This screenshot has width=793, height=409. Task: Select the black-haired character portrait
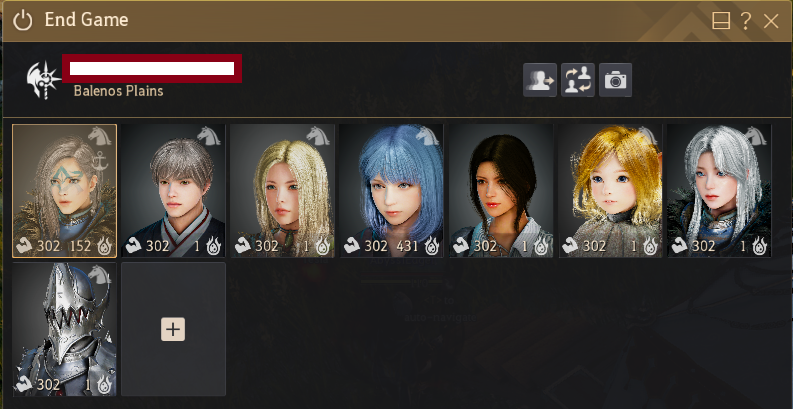[500, 191]
